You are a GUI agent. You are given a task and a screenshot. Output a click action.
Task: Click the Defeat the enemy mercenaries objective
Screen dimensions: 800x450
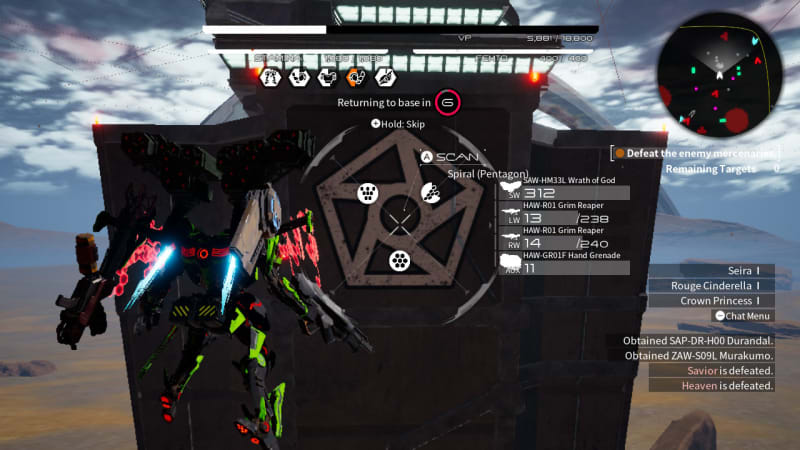(x=697, y=153)
